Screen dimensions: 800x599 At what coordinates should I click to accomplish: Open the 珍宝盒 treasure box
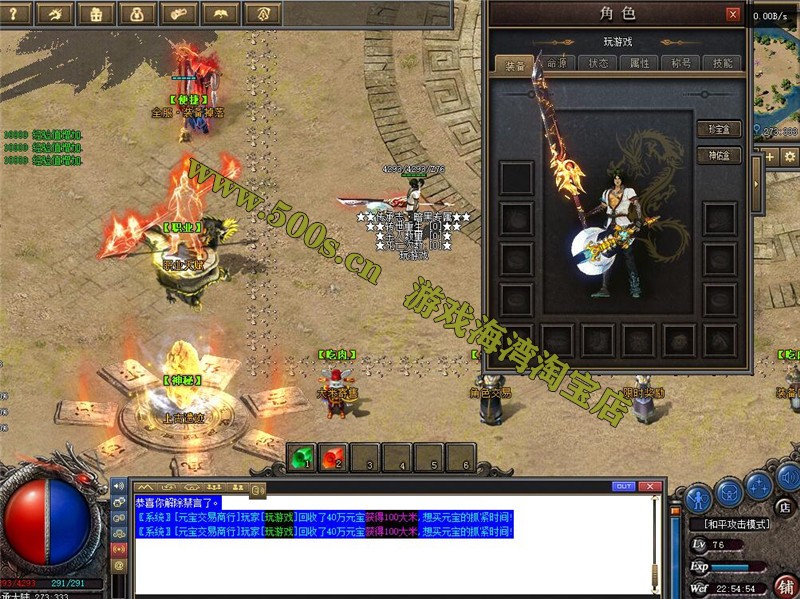718,130
